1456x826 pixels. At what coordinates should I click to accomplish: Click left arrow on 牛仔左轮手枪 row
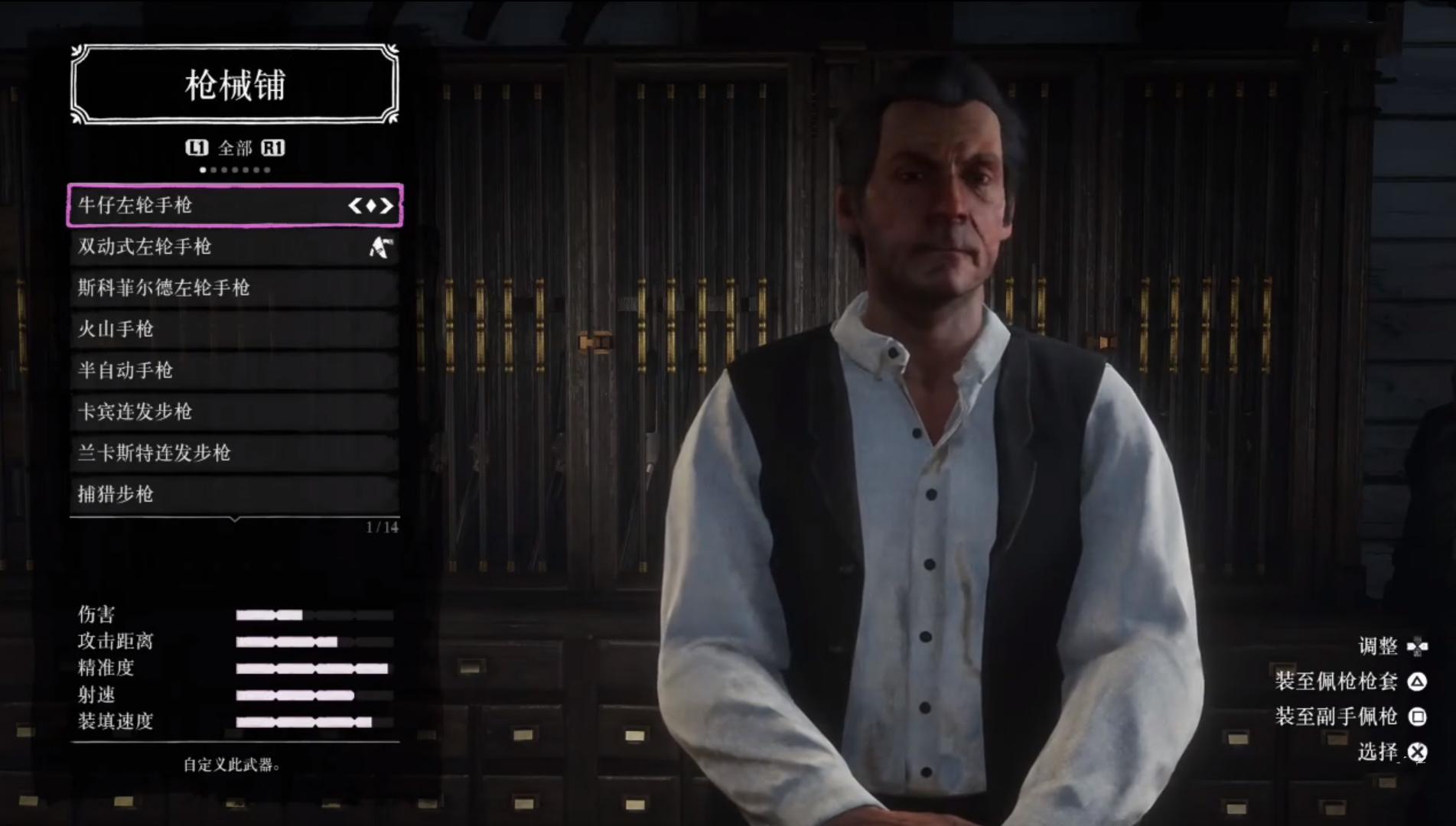(x=354, y=205)
